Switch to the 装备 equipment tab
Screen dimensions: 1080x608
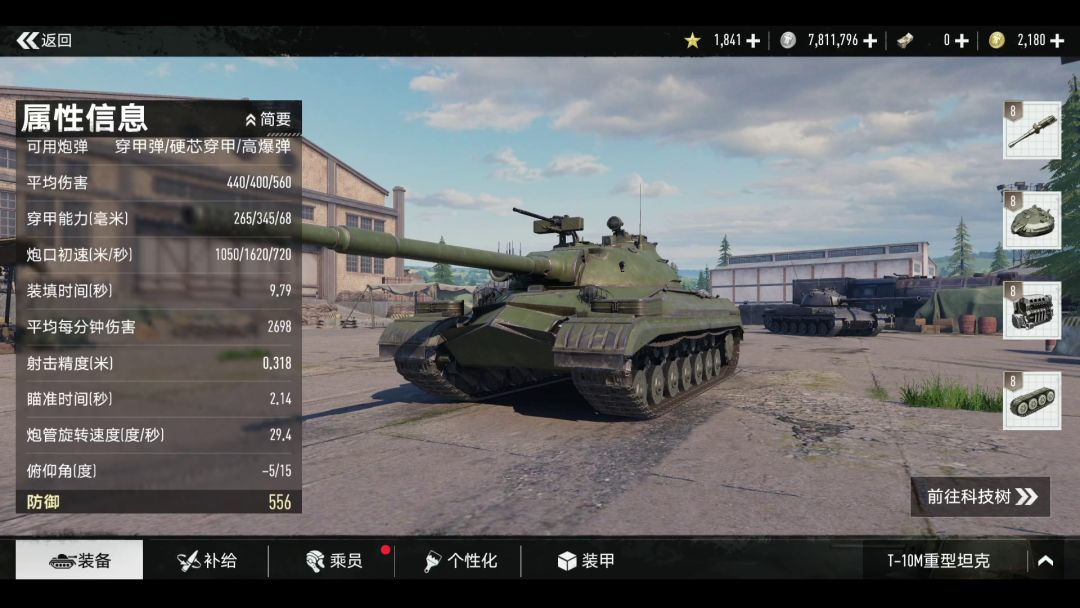pos(80,561)
